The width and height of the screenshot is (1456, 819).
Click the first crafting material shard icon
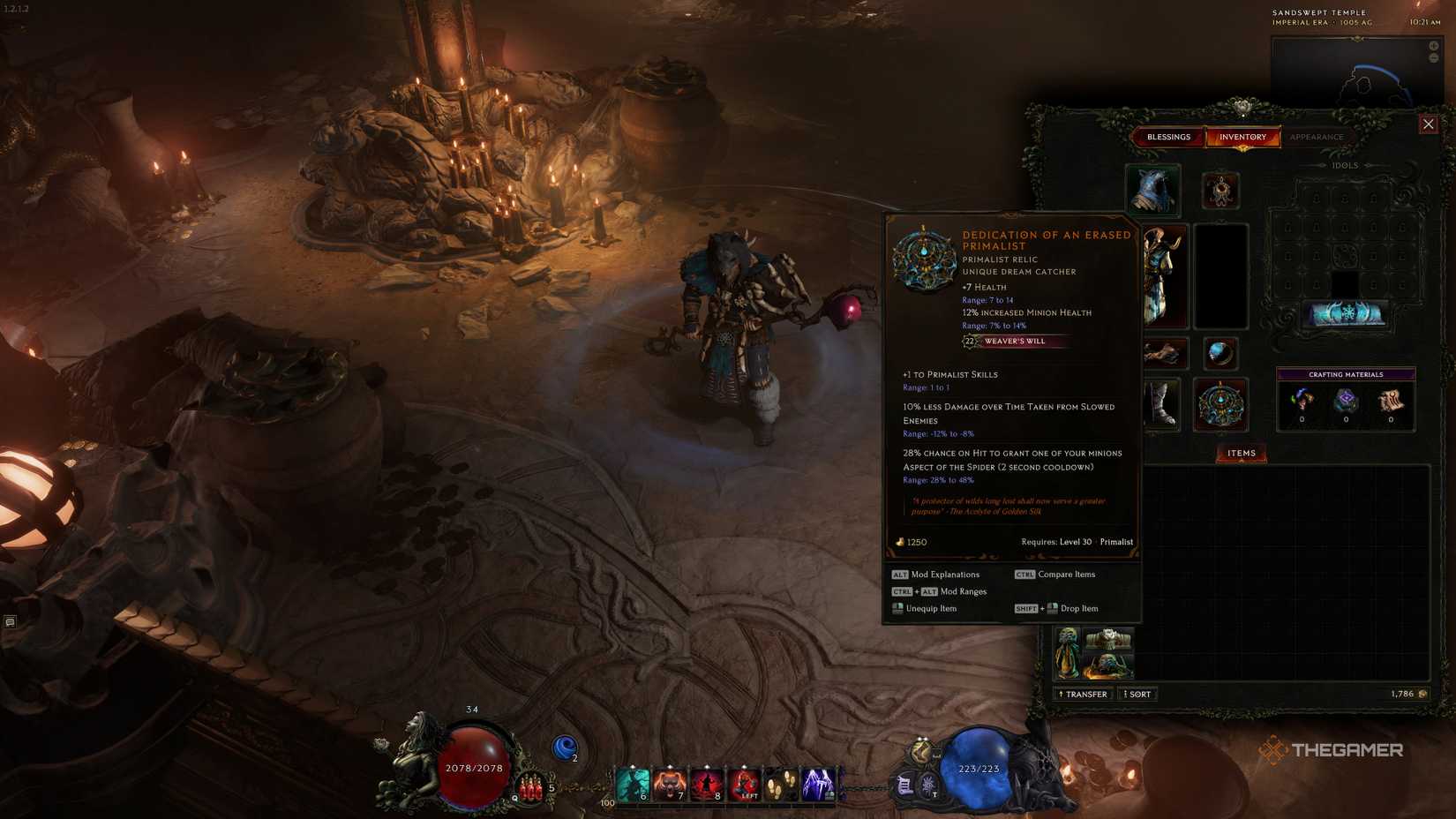[x=1302, y=399]
